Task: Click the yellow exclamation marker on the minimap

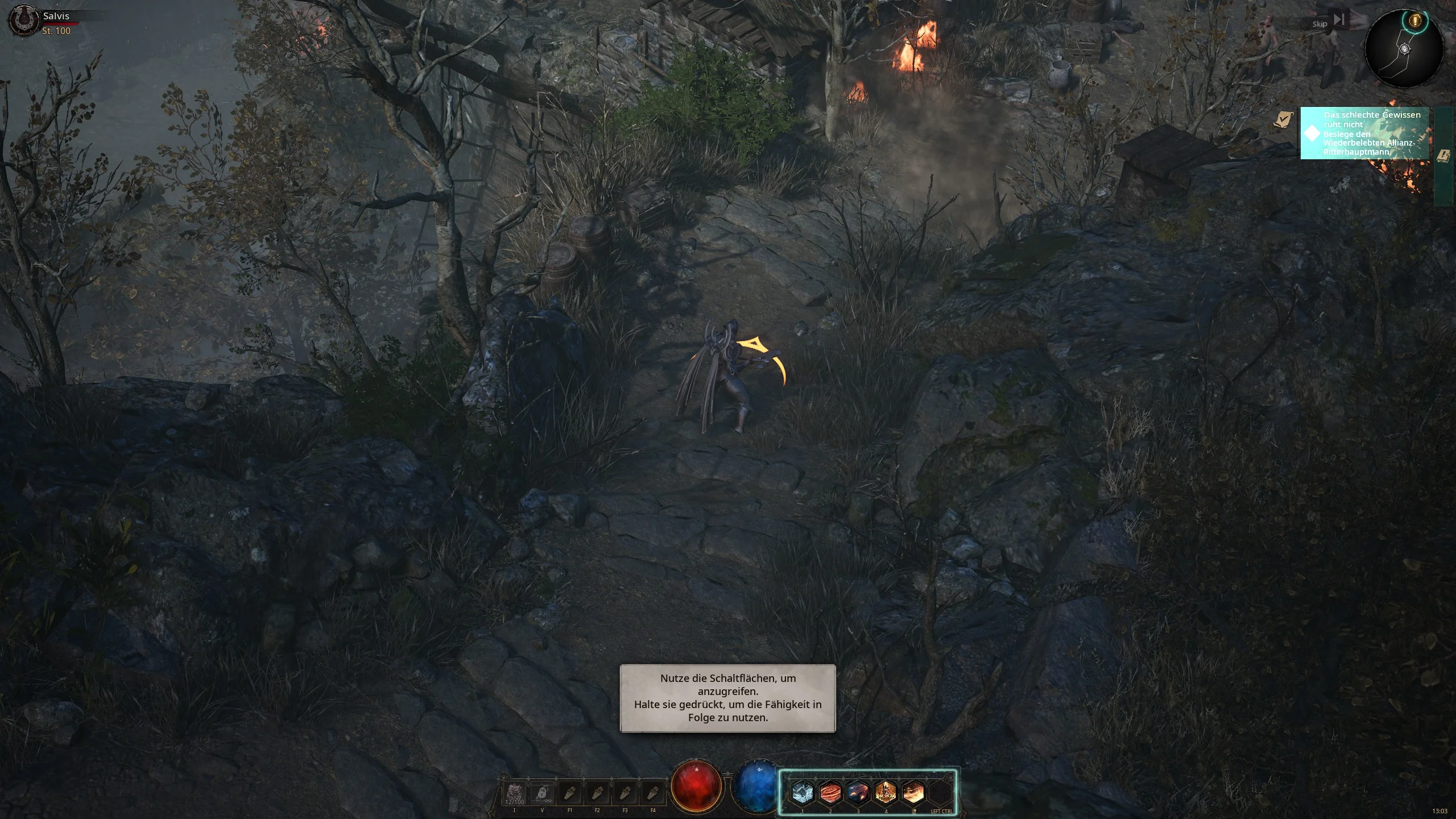Action: point(1416,21)
